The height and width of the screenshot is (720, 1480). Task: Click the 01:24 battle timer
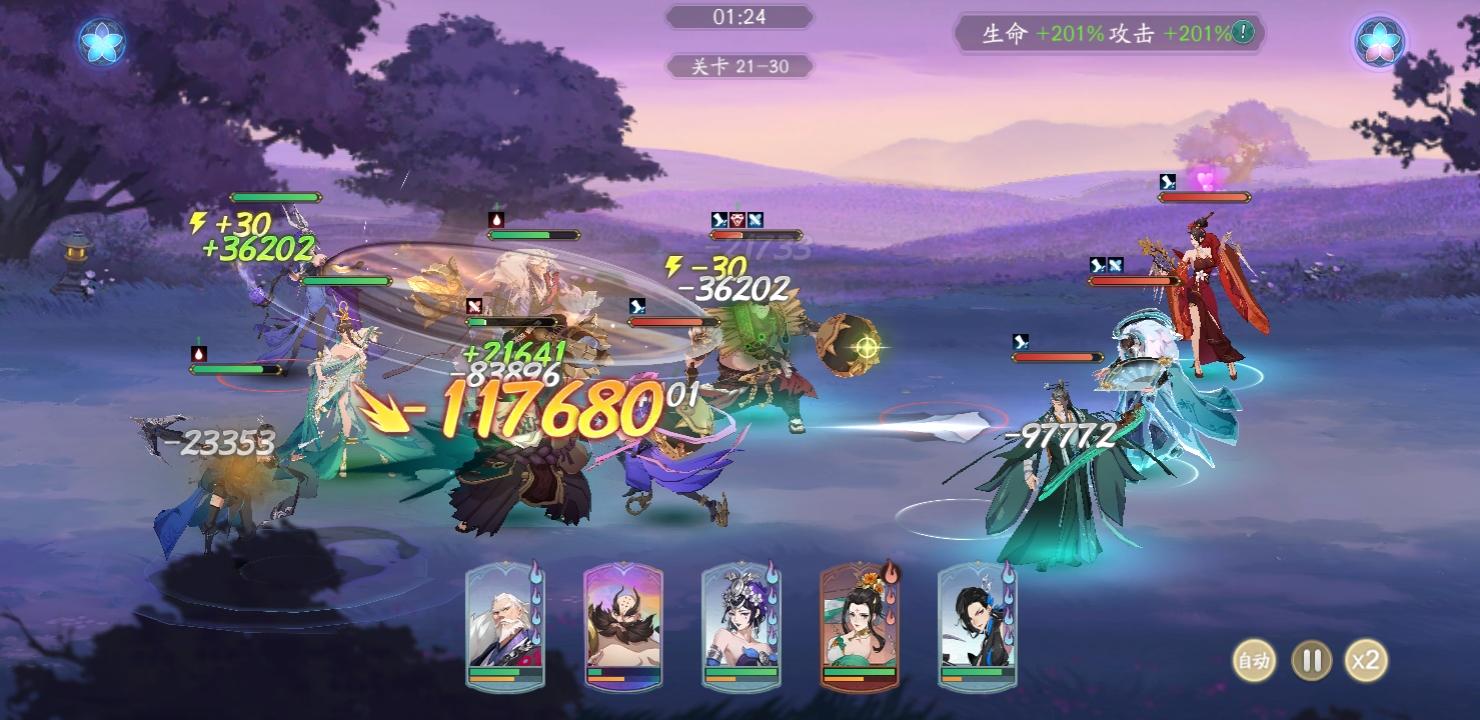pos(740,16)
